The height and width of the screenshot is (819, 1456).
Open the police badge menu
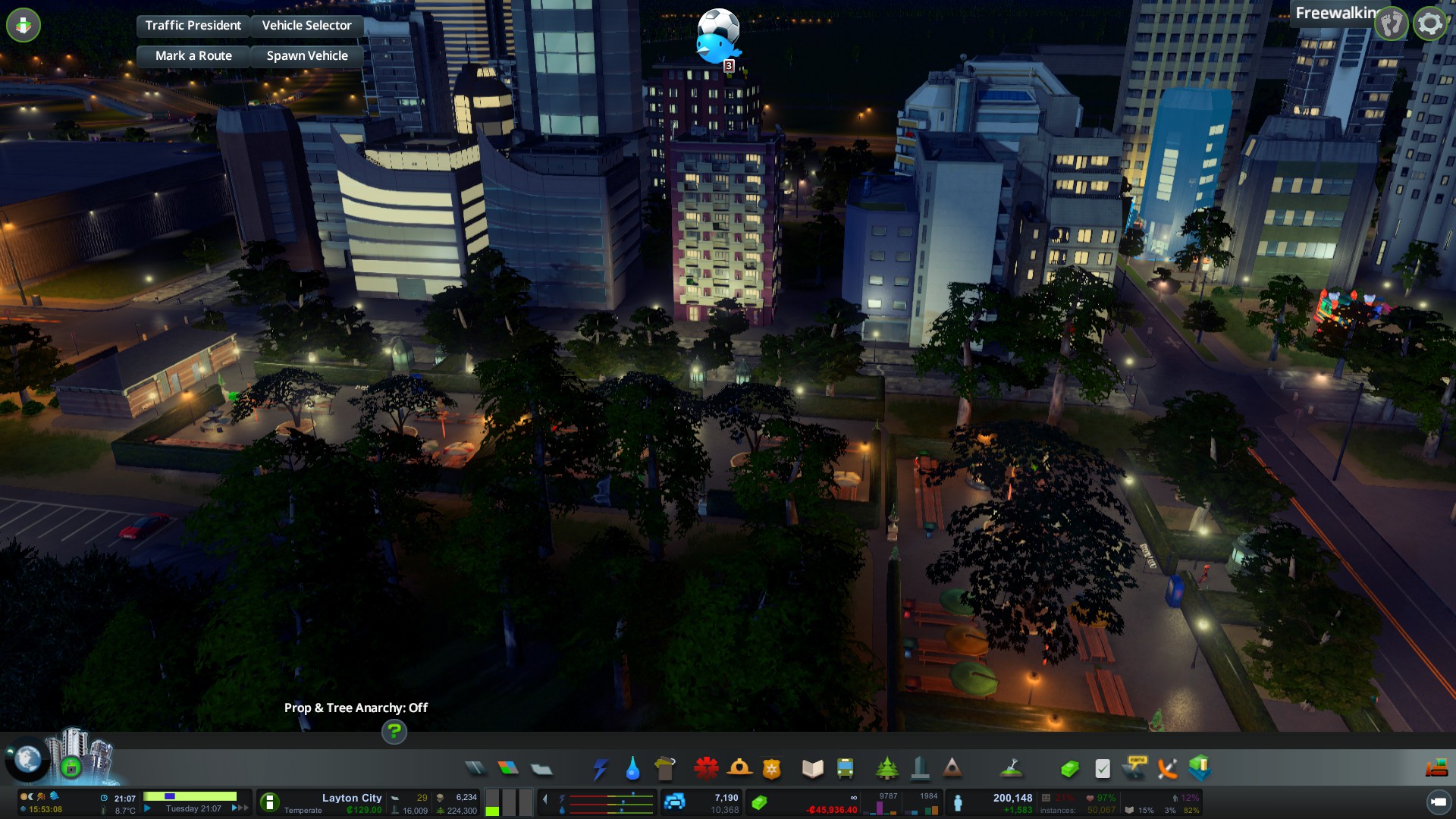pyautogui.click(x=771, y=769)
